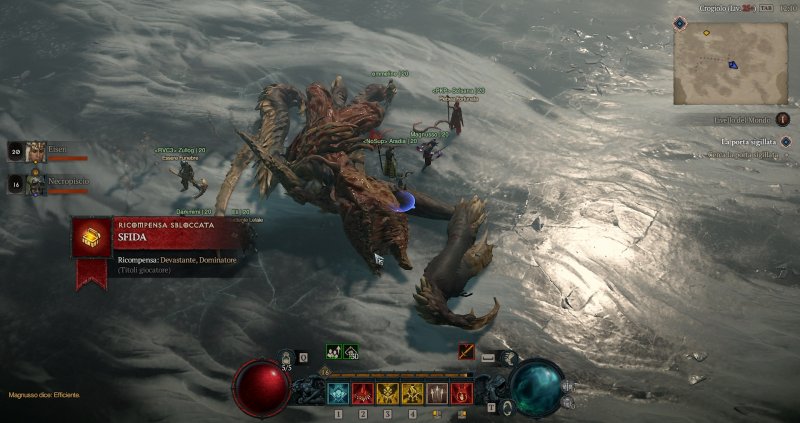Click the gold treasure chest reward icon
800x423 pixels.
coord(92,237)
